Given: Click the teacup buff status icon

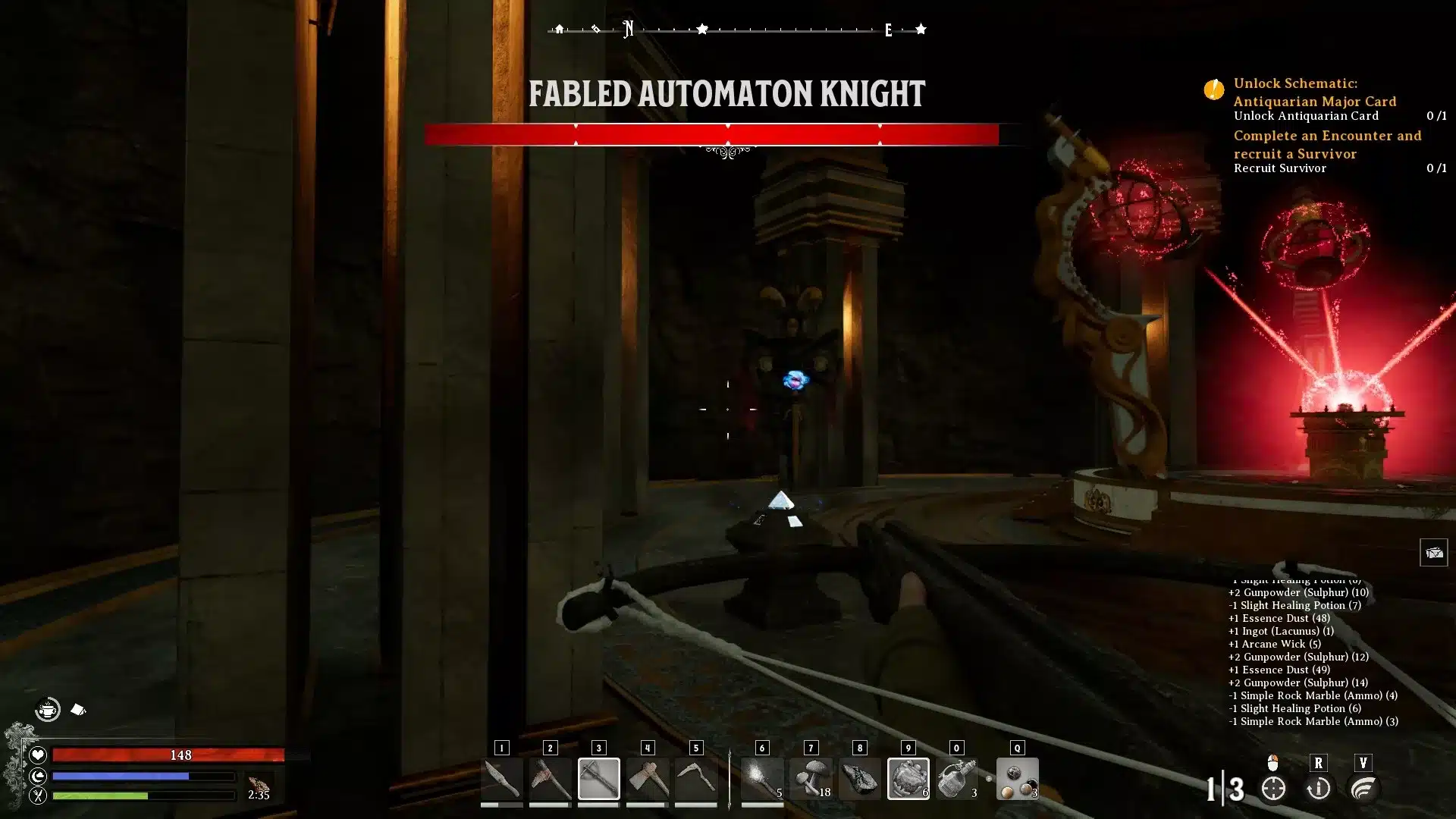Looking at the screenshot, I should pos(48,710).
